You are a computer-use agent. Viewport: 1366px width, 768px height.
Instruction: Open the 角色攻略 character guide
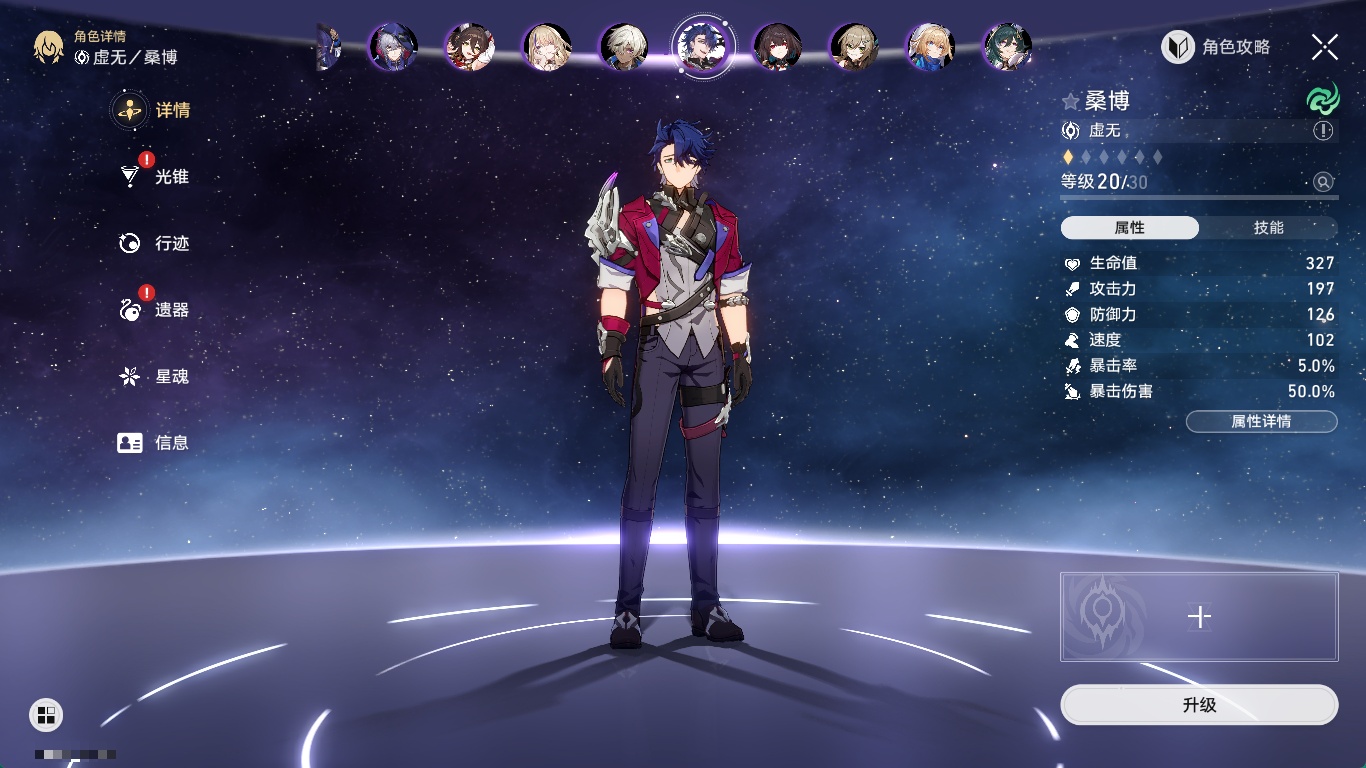coord(1216,47)
